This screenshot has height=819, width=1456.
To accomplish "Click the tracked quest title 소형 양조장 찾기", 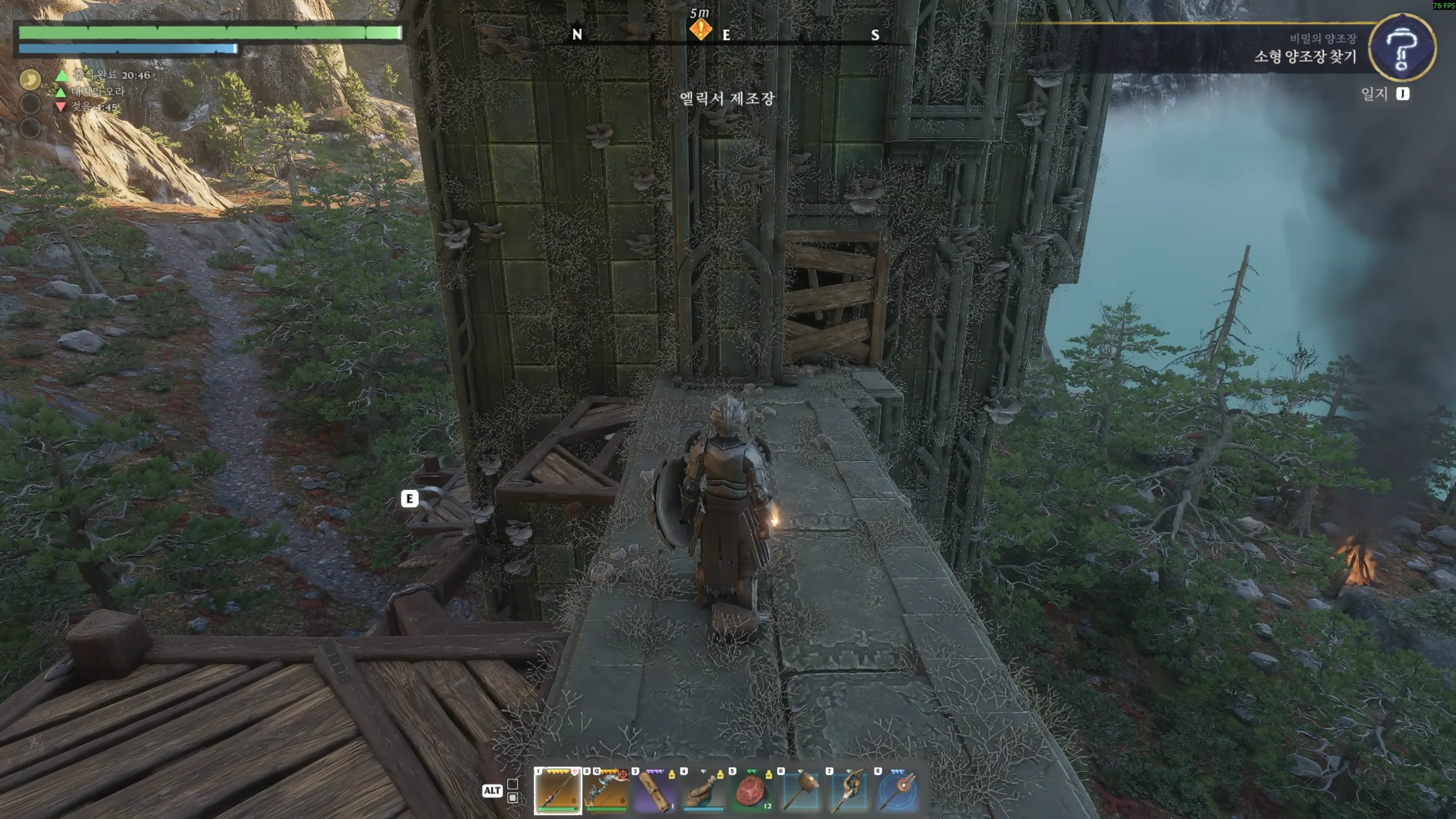I will point(1304,56).
